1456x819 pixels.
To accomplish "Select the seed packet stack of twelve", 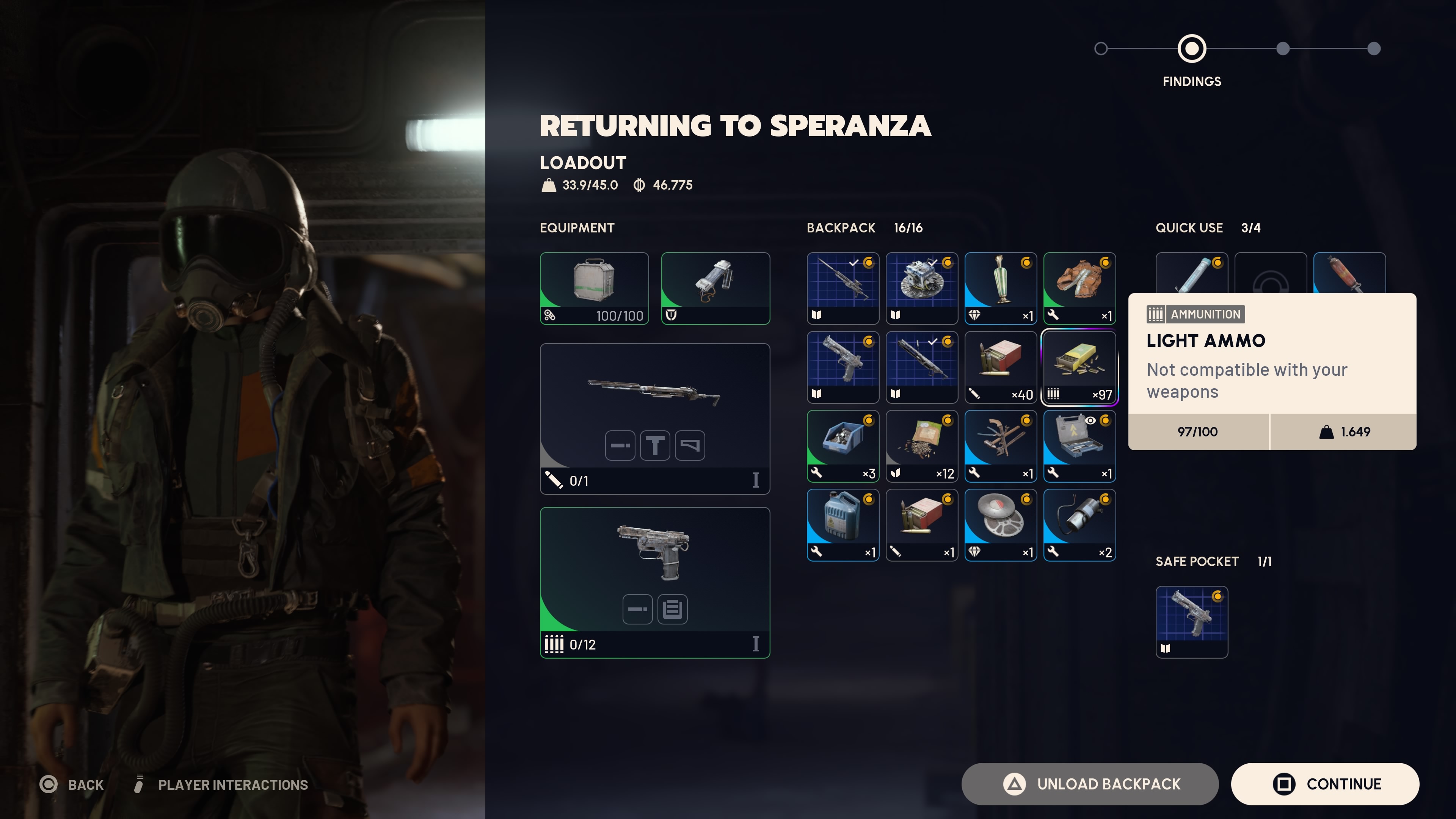I will pos(921,446).
